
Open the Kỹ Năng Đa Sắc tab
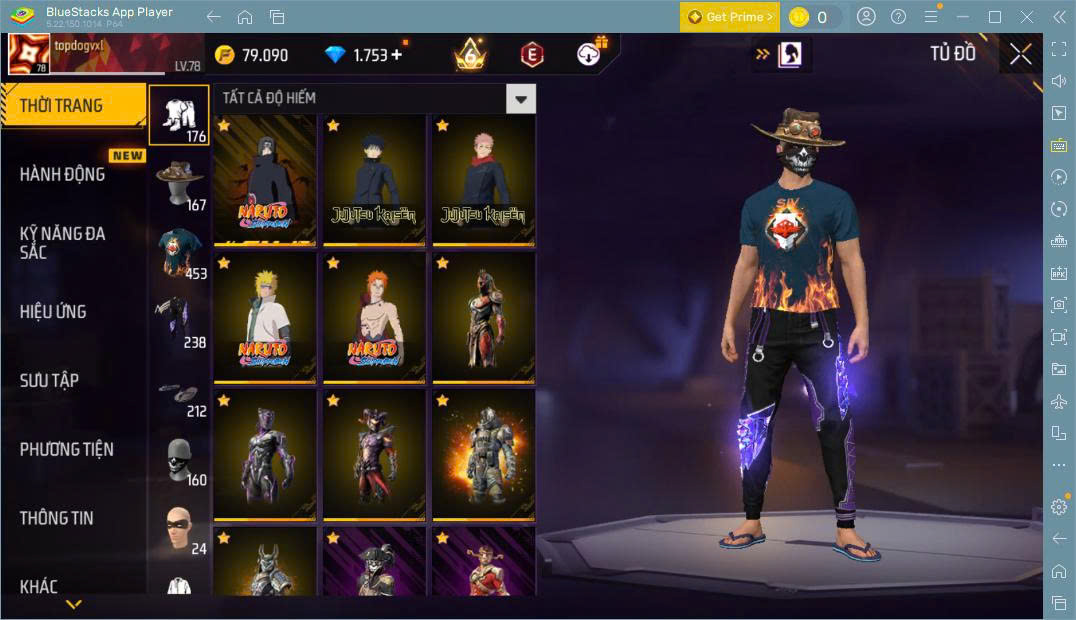(62, 242)
